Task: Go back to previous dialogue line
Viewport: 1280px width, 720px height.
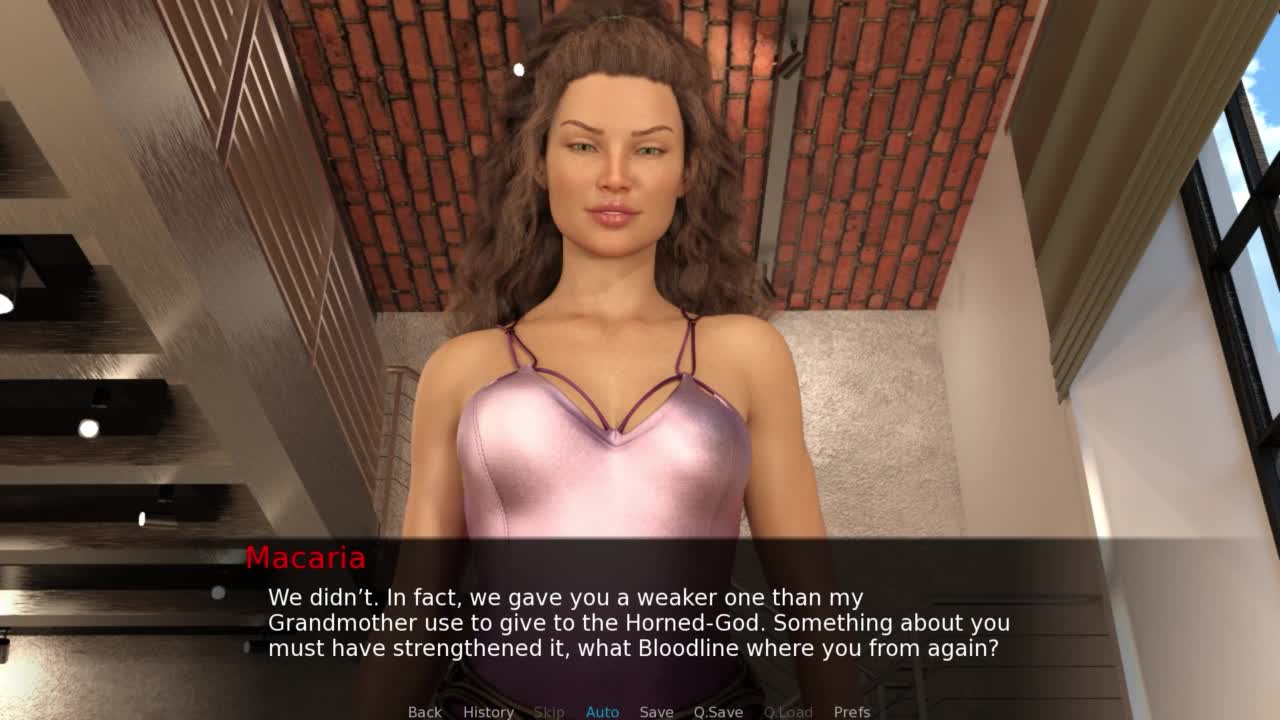Action: 424,712
